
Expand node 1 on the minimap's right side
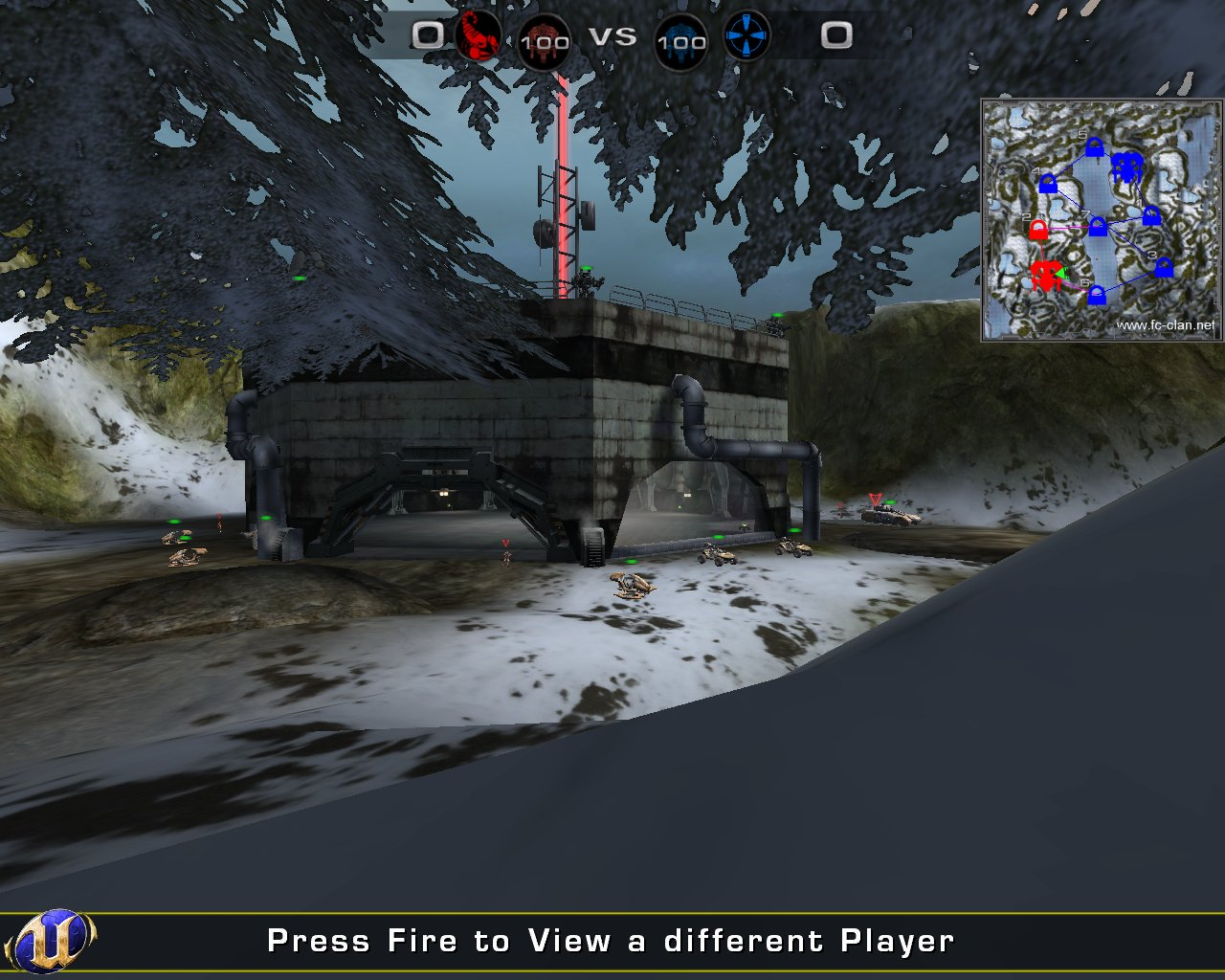click(x=1151, y=216)
